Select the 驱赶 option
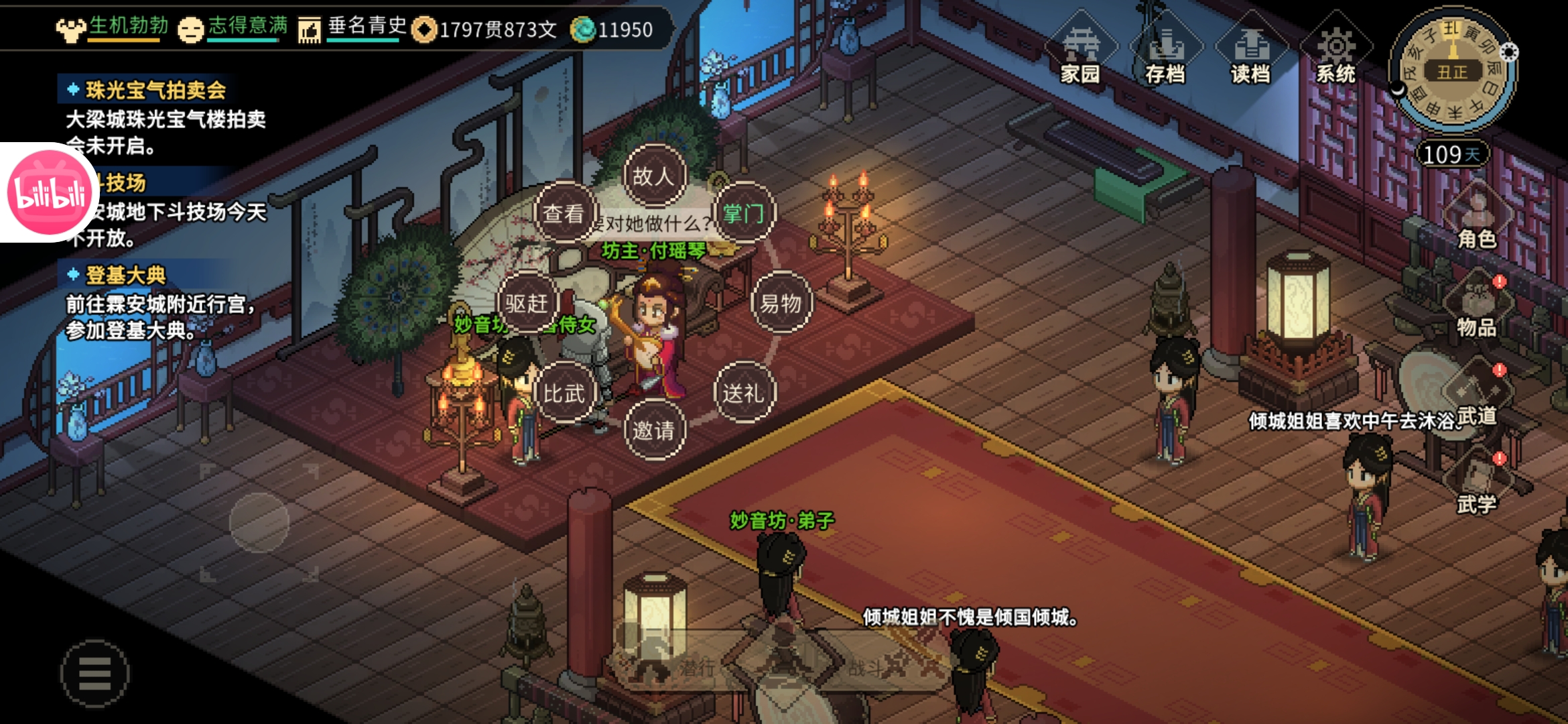 527,303
